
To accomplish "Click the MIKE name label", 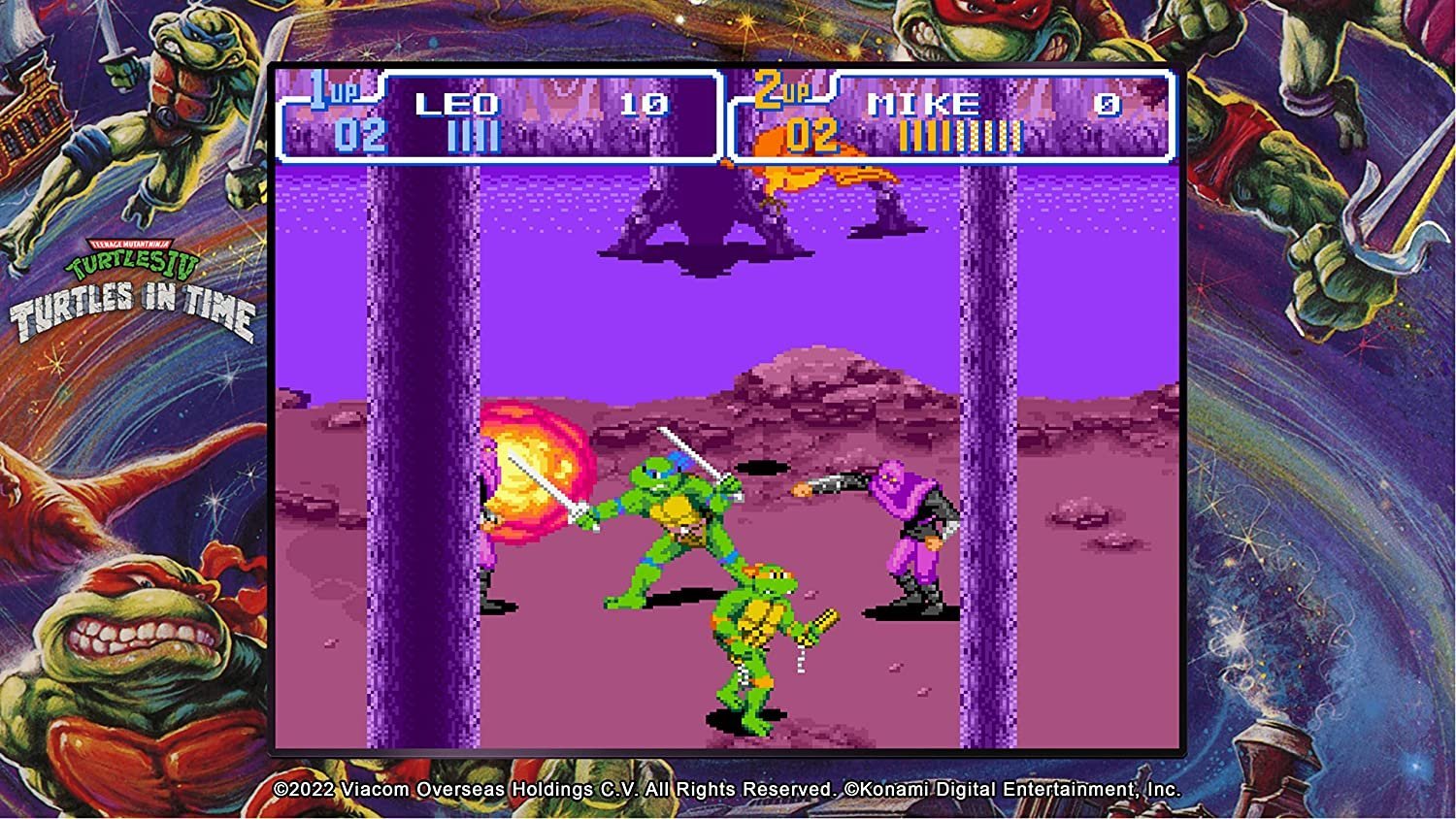I will (x=922, y=102).
